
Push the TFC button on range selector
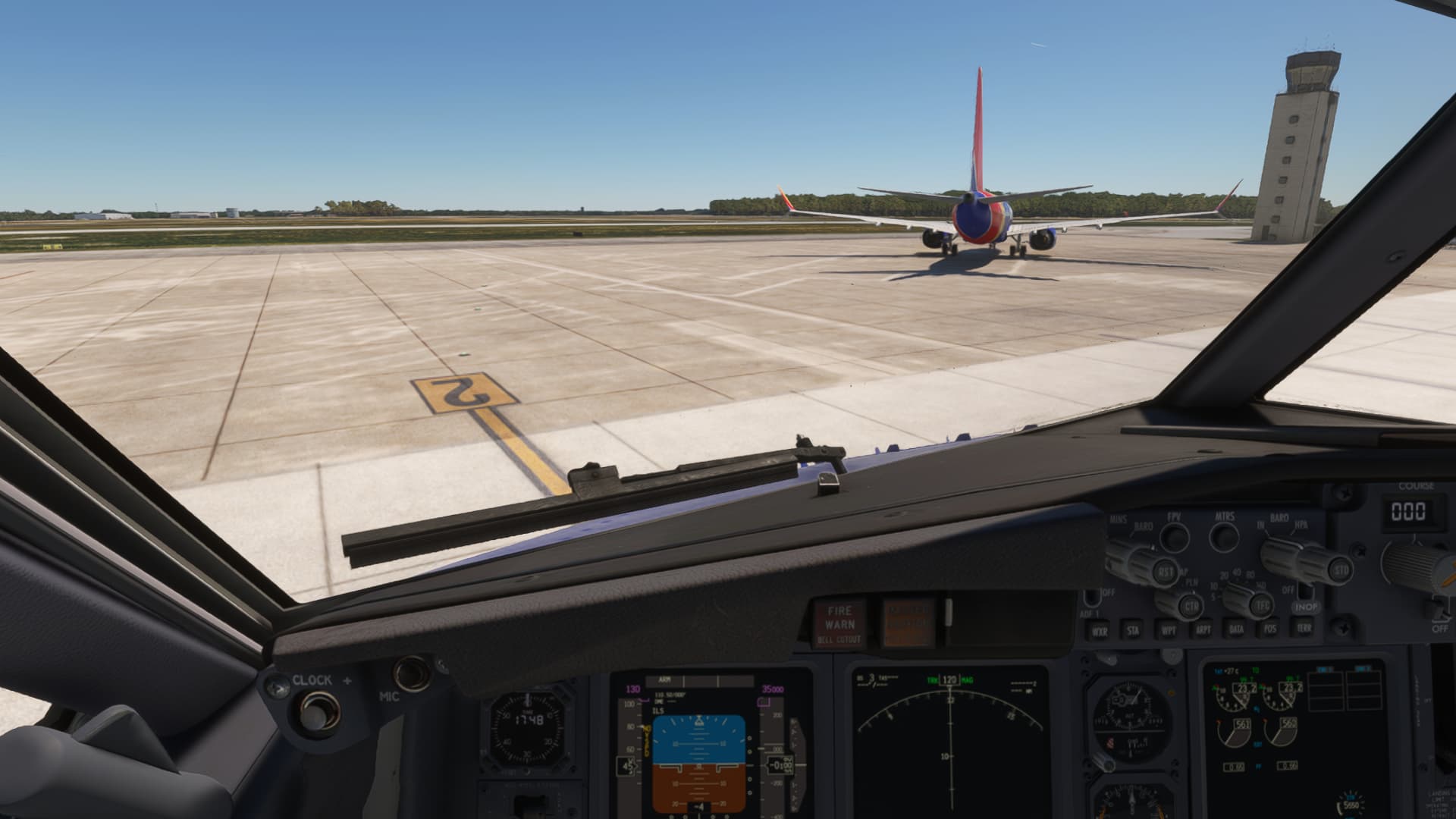point(1263,605)
